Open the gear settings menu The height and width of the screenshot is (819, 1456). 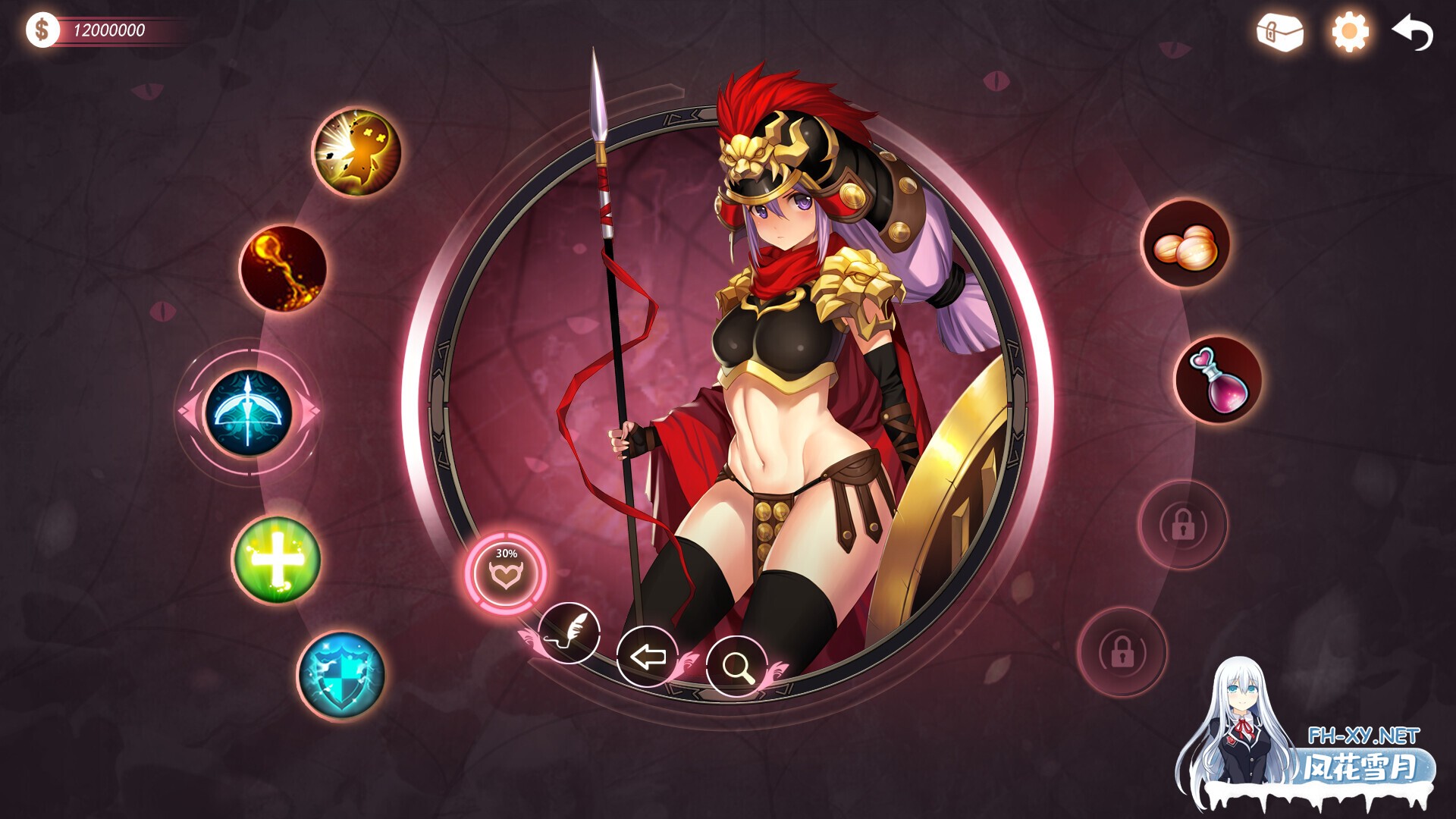click(x=1350, y=33)
